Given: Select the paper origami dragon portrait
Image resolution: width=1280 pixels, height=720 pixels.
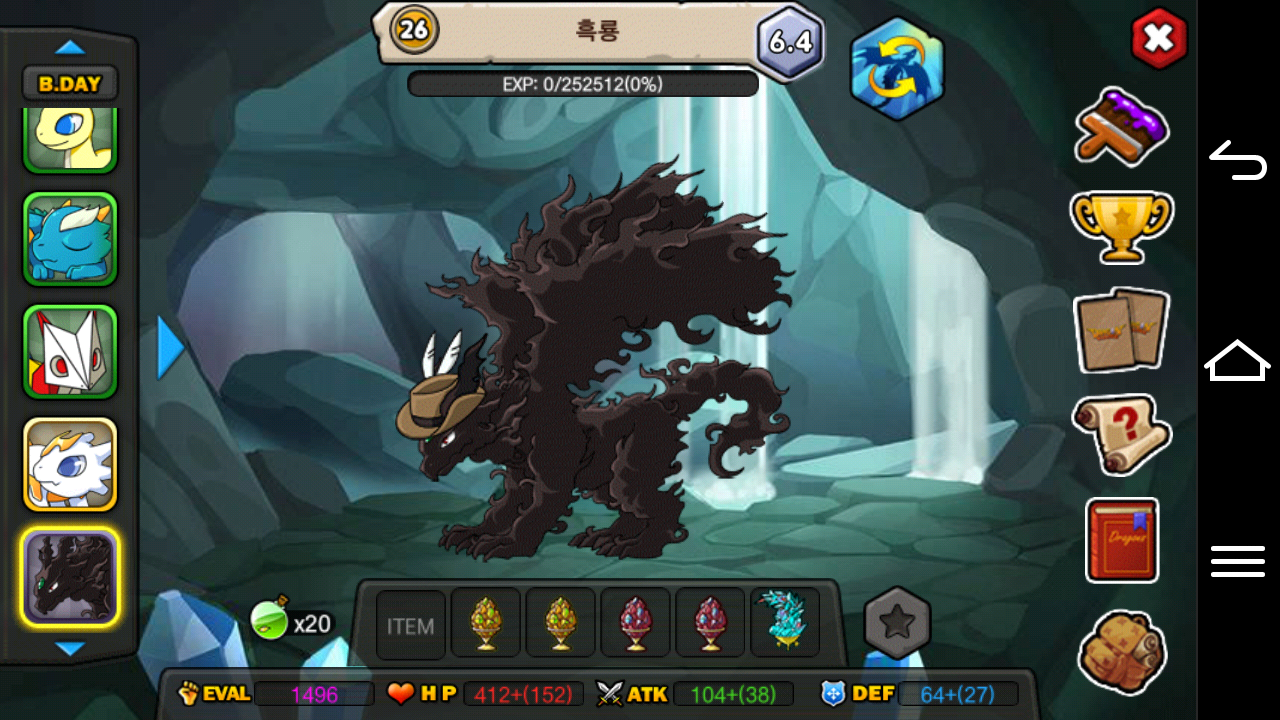Looking at the screenshot, I should (x=70, y=352).
